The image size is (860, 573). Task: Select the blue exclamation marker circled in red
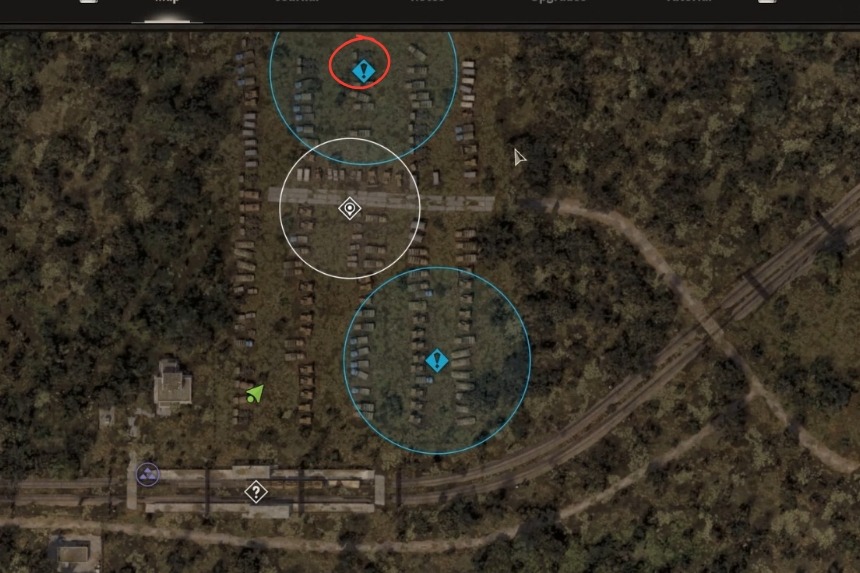pyautogui.click(x=362, y=70)
